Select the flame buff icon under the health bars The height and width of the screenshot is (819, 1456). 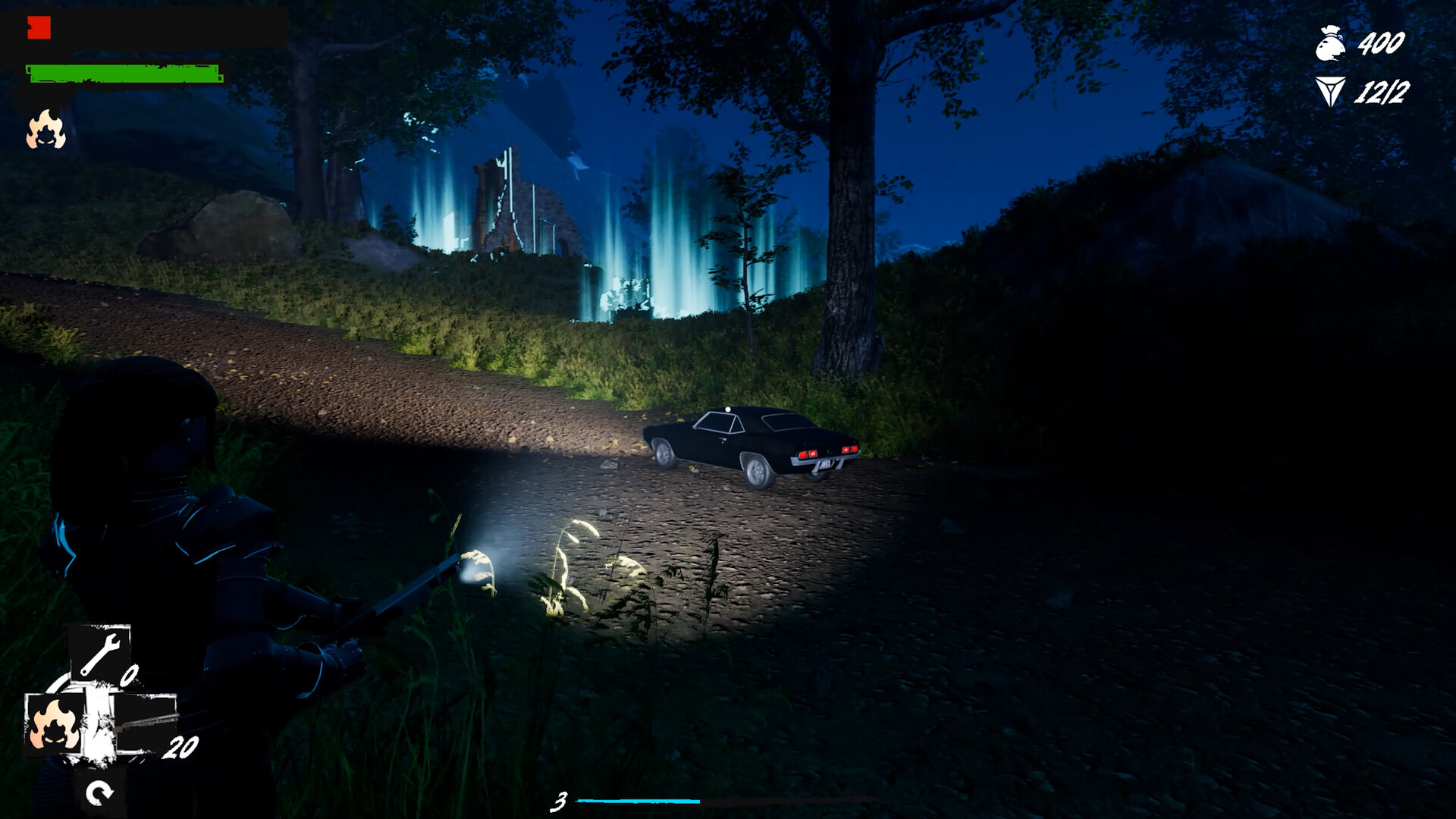coord(48,130)
